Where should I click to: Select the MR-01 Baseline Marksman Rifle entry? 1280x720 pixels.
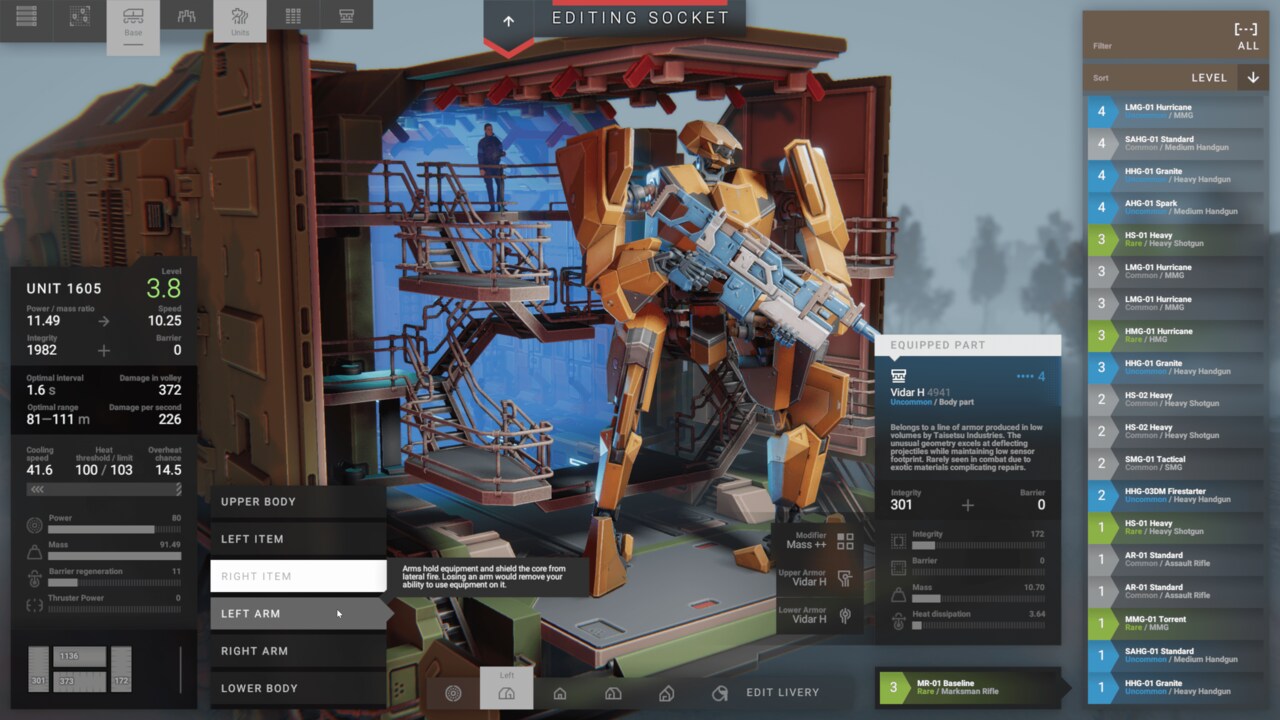(970, 688)
